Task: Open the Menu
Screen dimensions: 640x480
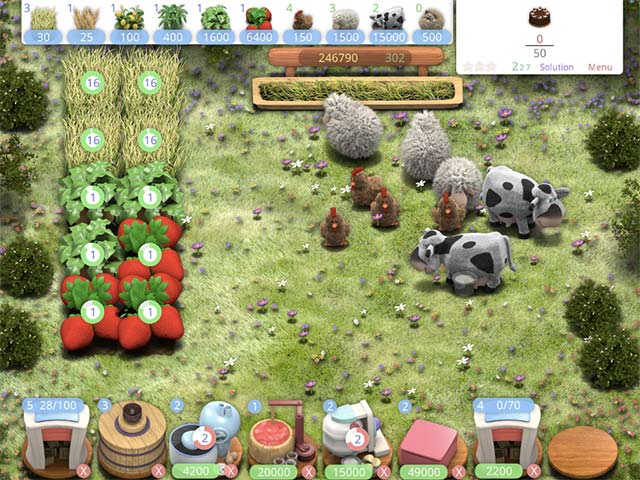Action: [600, 67]
